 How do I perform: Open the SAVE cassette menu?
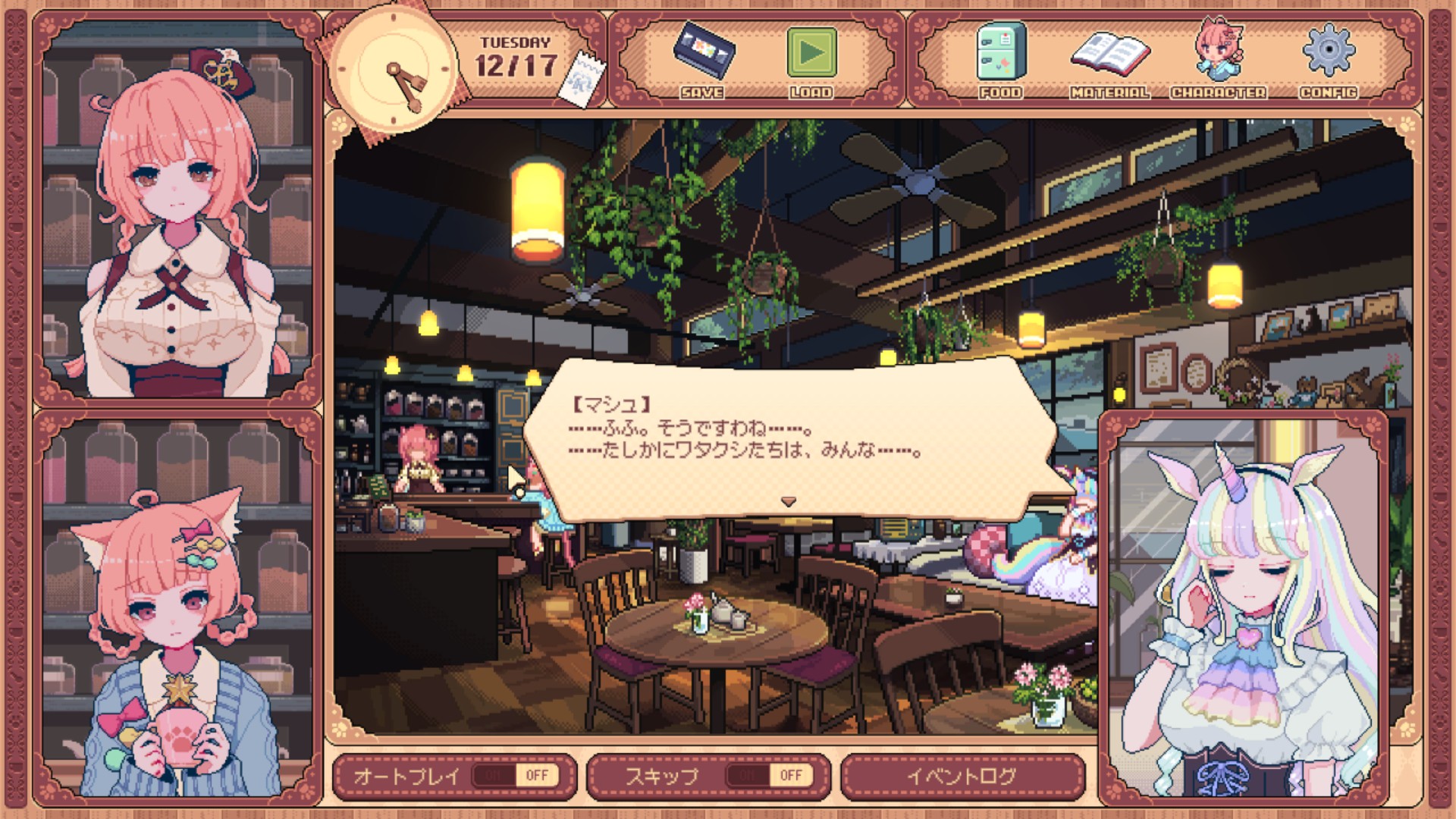(703, 61)
